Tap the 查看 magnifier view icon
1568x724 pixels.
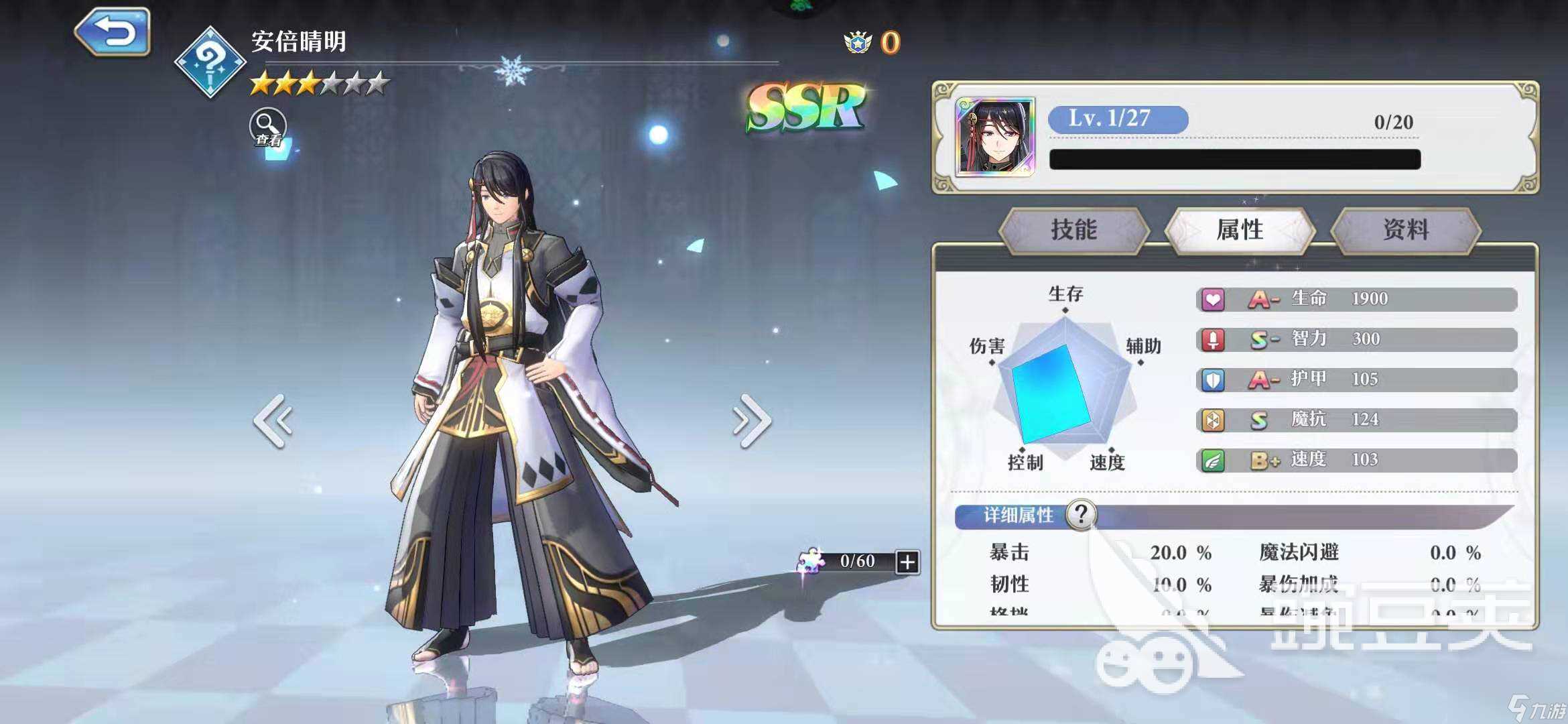click(x=267, y=124)
